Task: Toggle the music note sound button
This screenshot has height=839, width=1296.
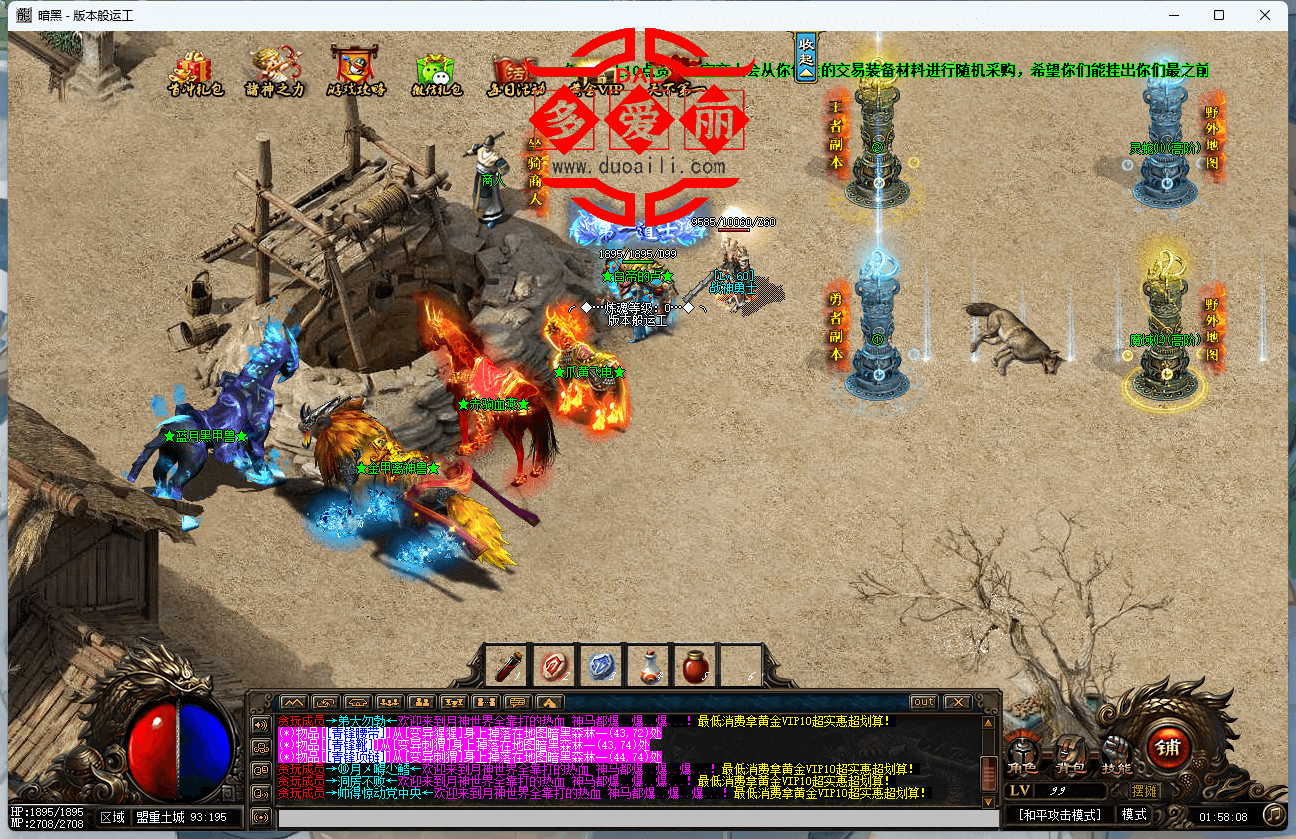Action: pyautogui.click(x=1272, y=815)
